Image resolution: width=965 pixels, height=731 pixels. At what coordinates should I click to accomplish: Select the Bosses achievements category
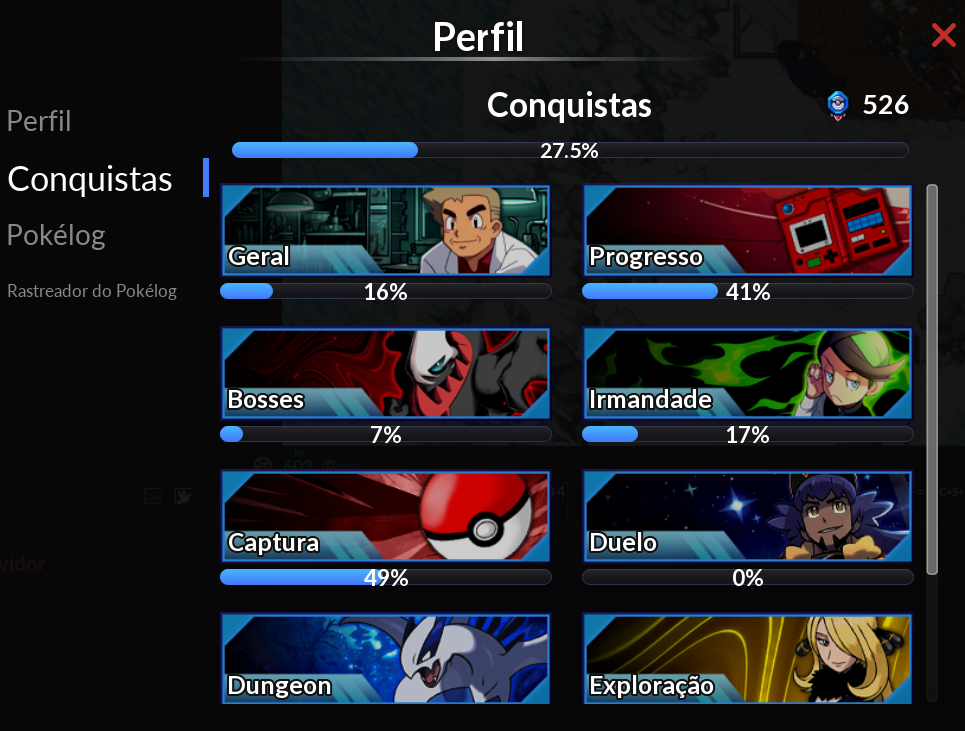[x=385, y=373]
